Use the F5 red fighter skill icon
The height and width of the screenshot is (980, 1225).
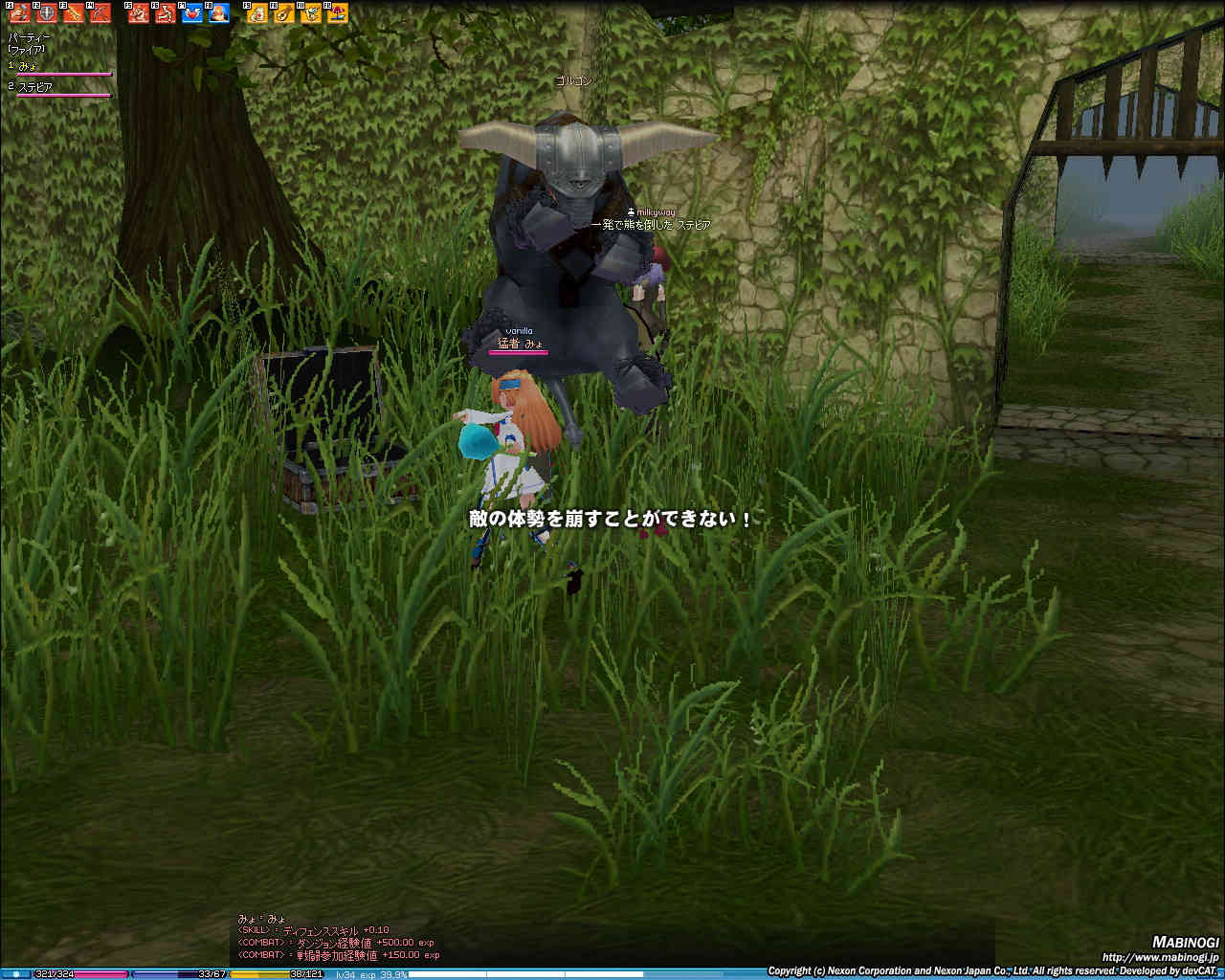coord(139,13)
